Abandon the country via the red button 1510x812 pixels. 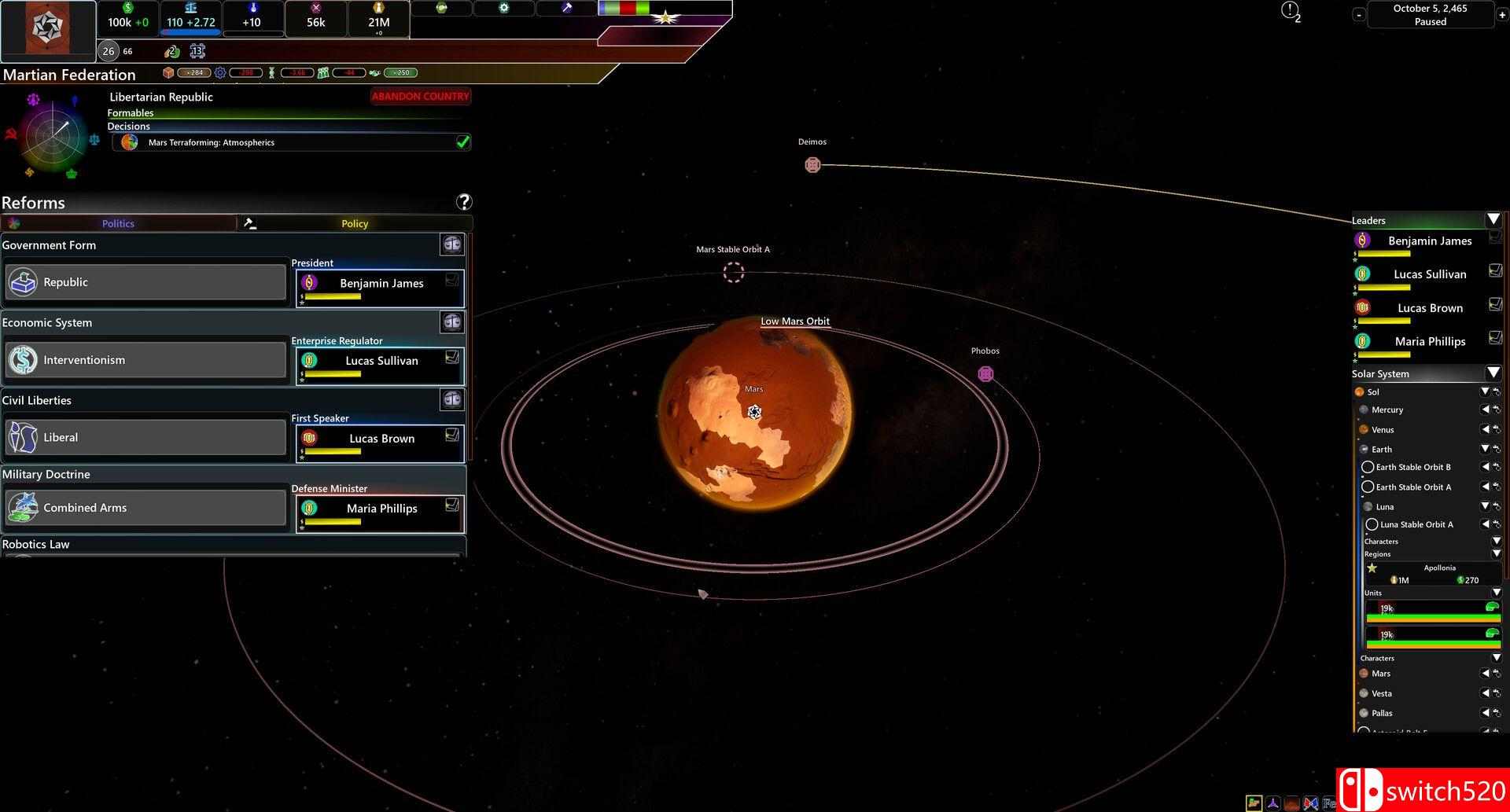(x=420, y=97)
